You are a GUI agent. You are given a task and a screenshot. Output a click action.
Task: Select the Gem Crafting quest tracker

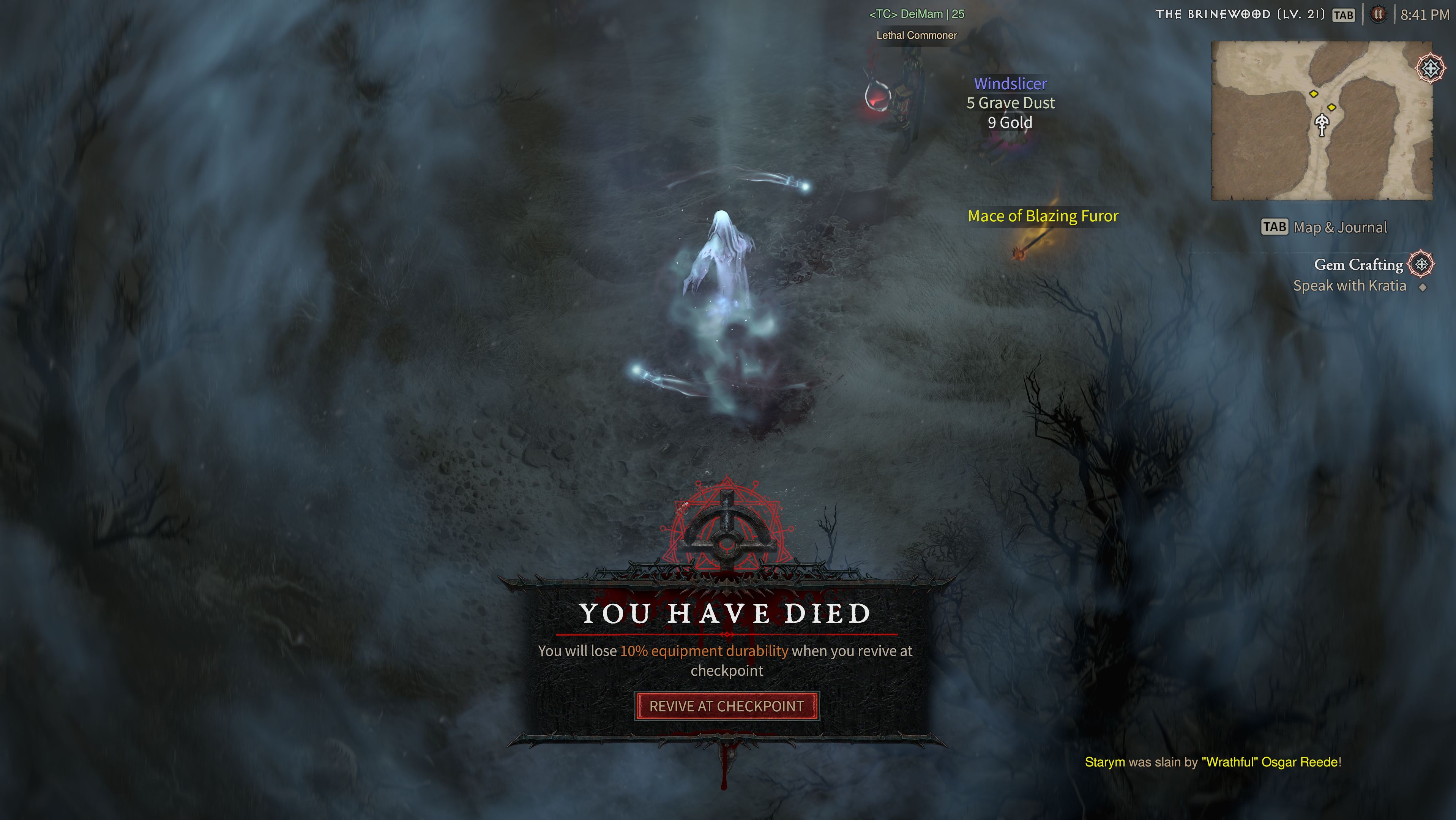point(1358,265)
